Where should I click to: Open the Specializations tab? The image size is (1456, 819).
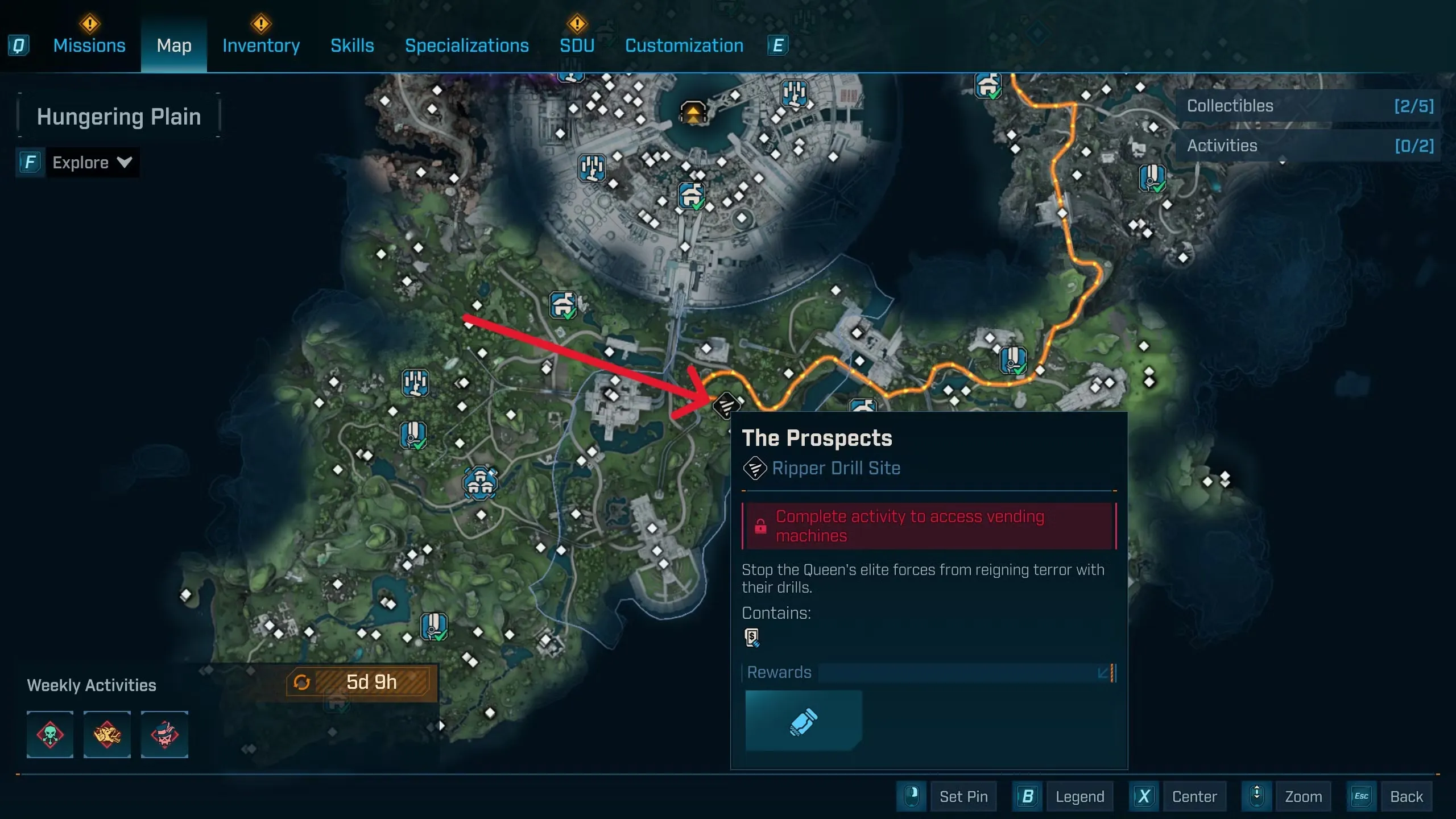coord(466,45)
